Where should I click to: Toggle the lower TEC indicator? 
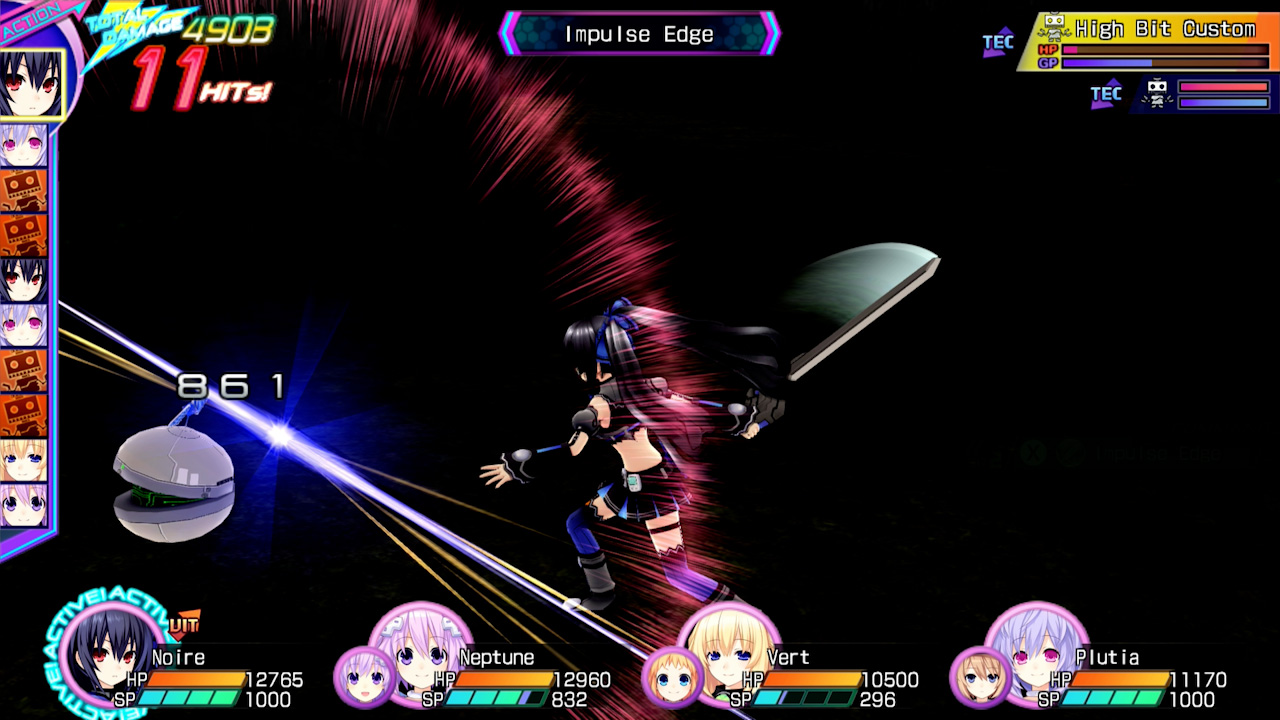pos(1105,93)
